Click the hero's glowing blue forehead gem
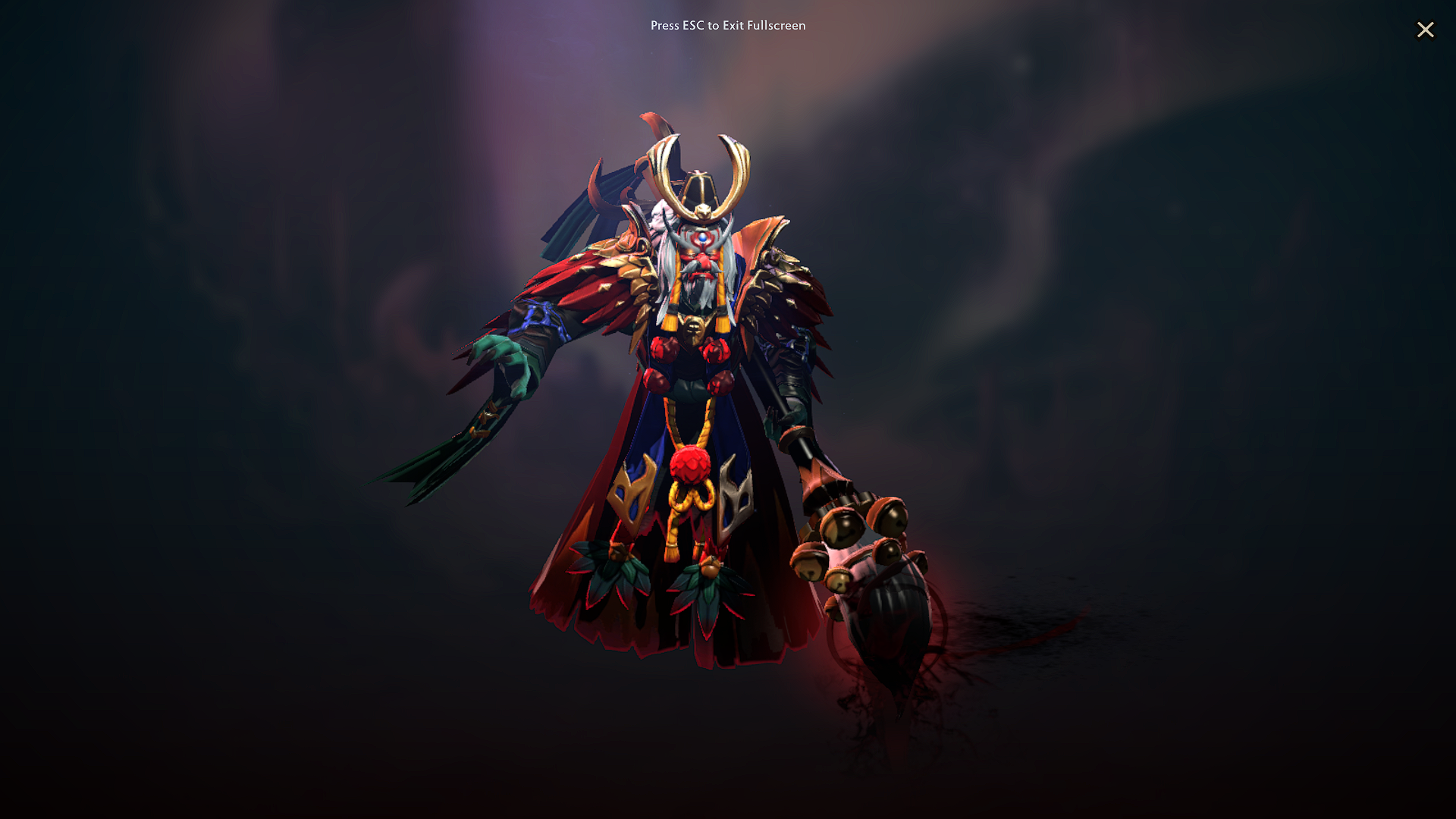This screenshot has width=1456, height=819. tap(704, 239)
